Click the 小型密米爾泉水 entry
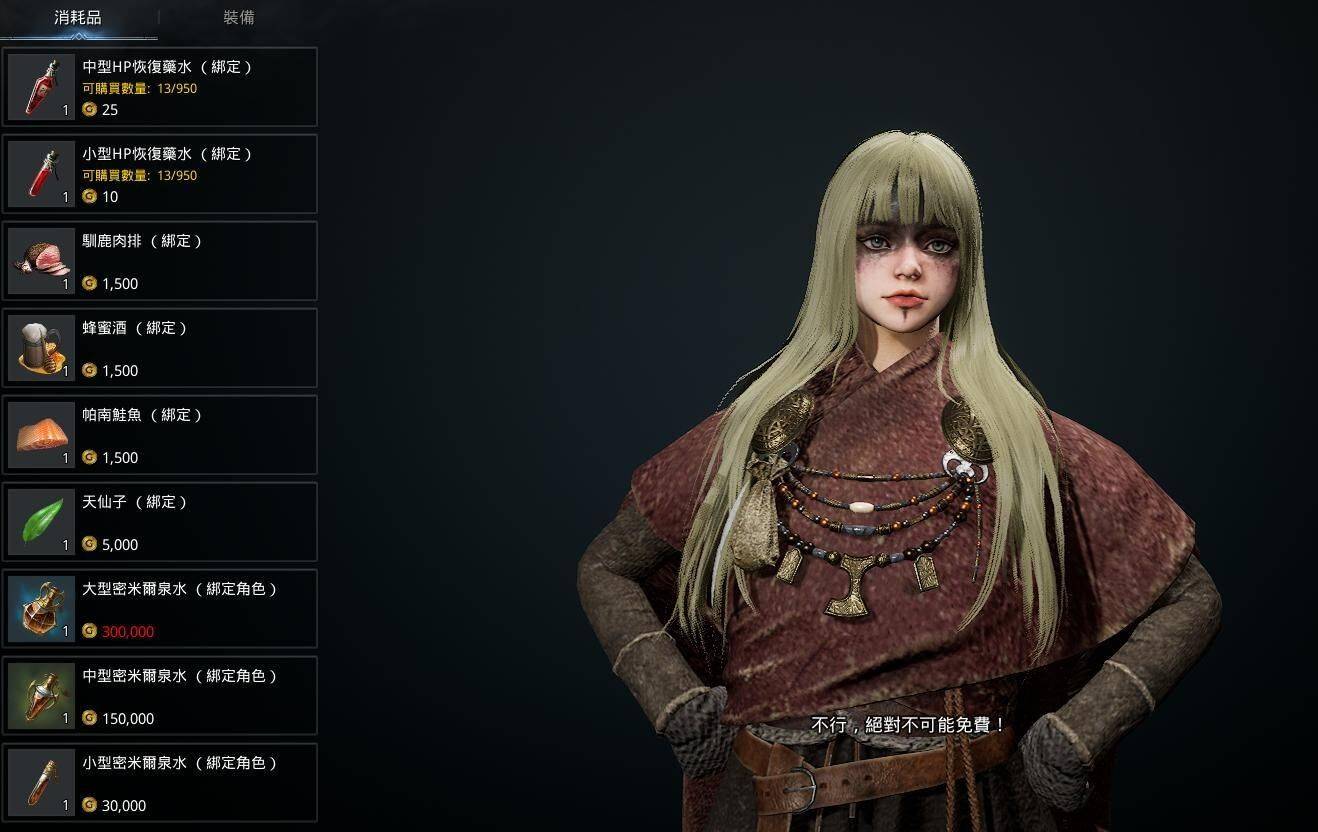Image resolution: width=1318 pixels, height=832 pixels. (160, 783)
